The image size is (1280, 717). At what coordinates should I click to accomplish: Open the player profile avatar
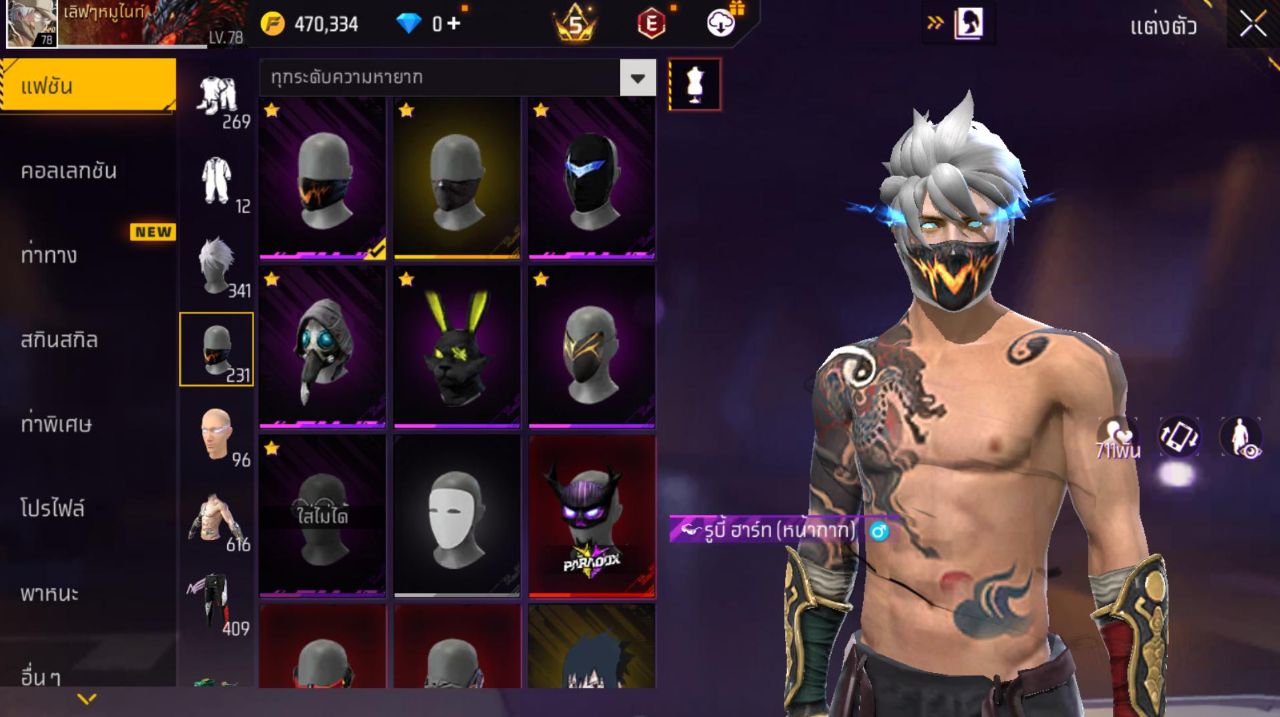[x=32, y=24]
